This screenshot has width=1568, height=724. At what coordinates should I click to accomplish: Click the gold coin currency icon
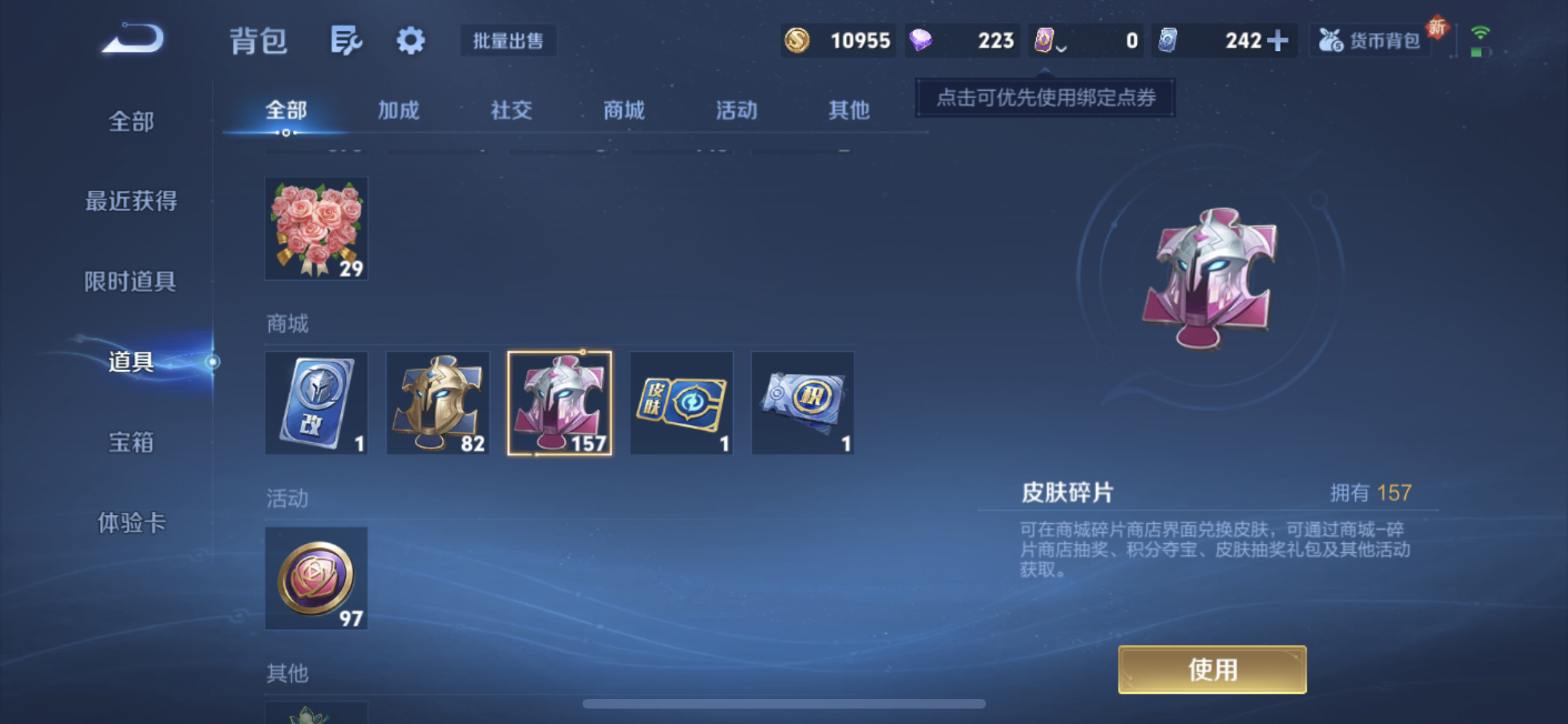[x=798, y=40]
